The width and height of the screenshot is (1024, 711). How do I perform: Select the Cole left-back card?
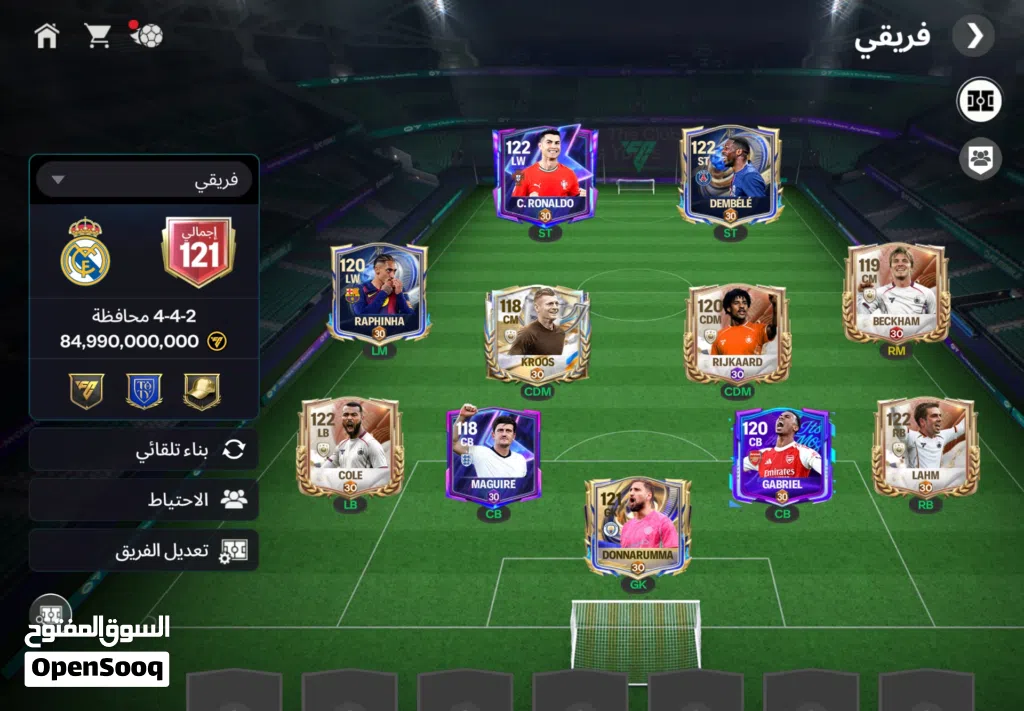349,447
